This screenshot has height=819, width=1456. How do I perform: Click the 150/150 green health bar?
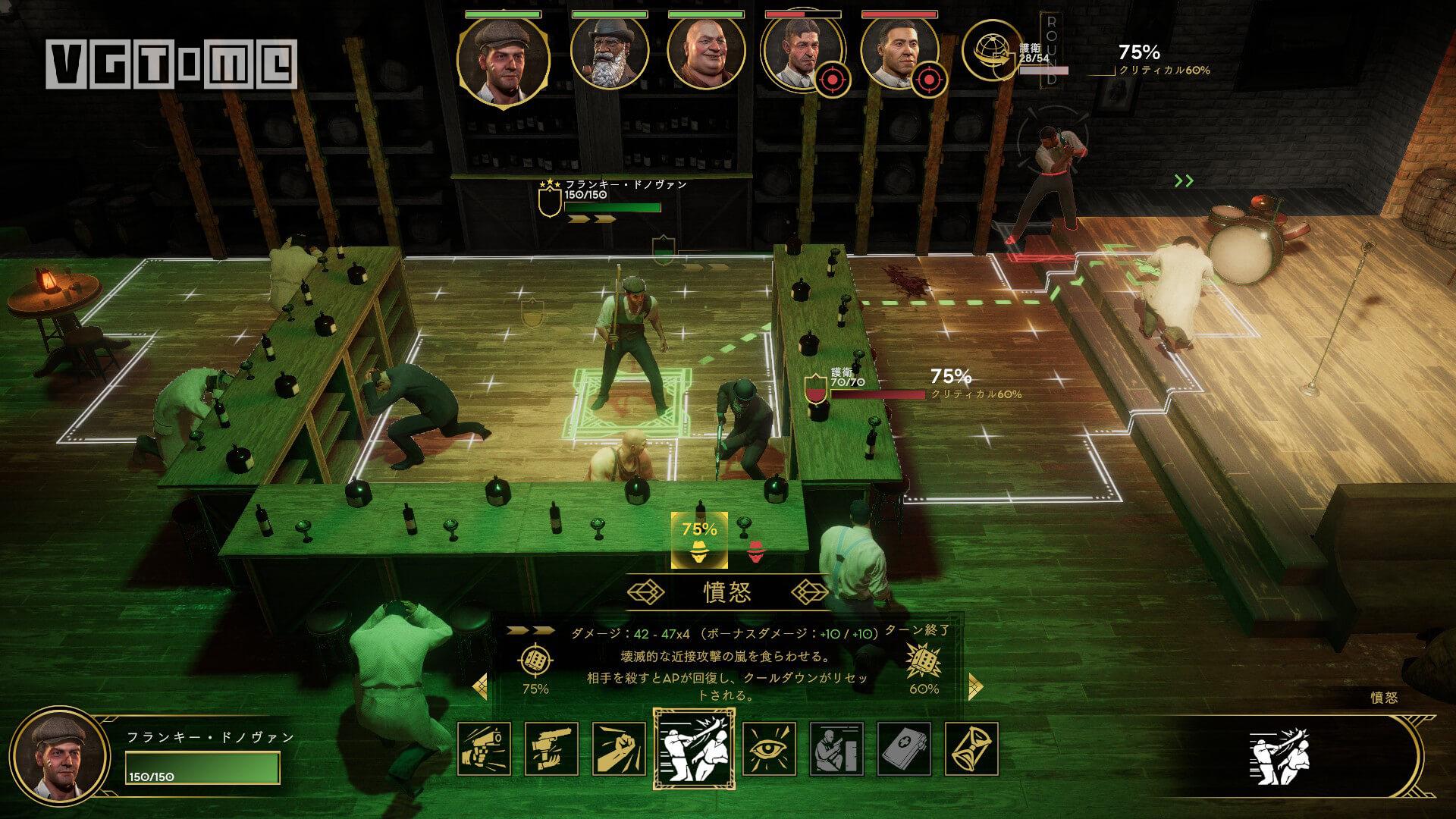click(x=201, y=767)
